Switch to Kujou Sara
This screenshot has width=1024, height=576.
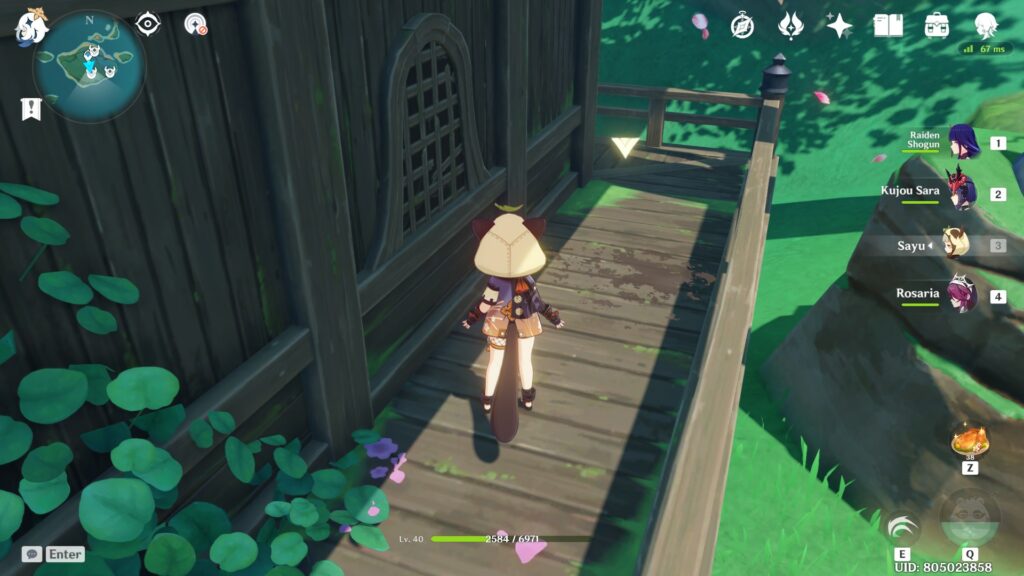962,192
